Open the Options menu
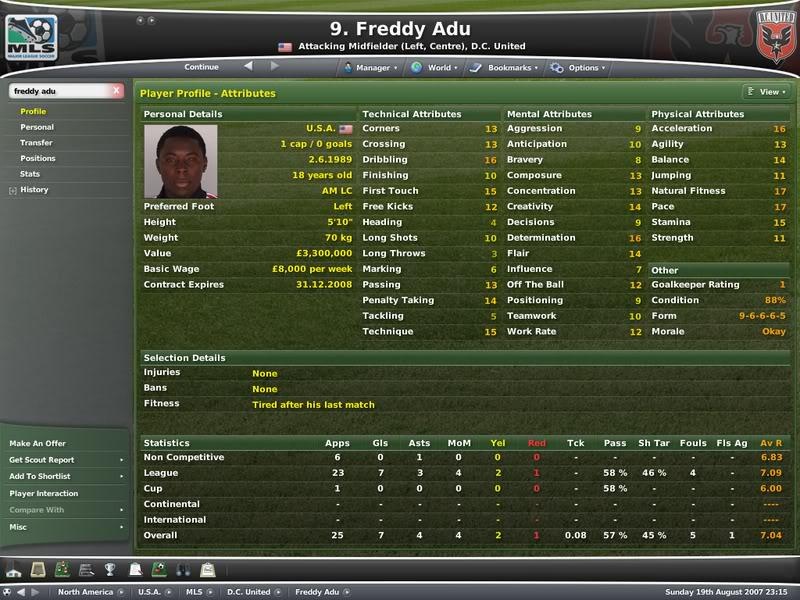This screenshot has height=600, width=800. point(578,68)
